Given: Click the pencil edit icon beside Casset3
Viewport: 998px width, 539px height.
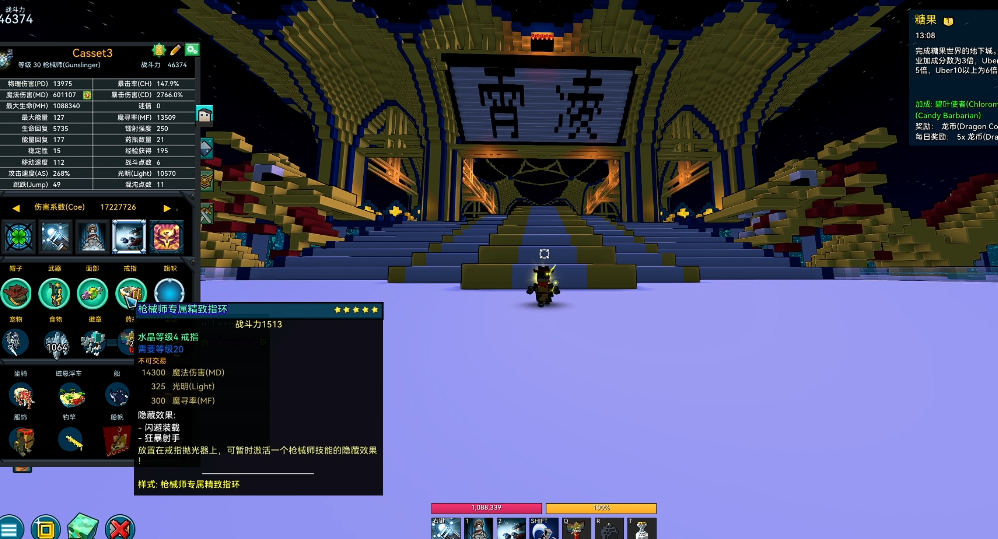Looking at the screenshot, I should [175, 49].
